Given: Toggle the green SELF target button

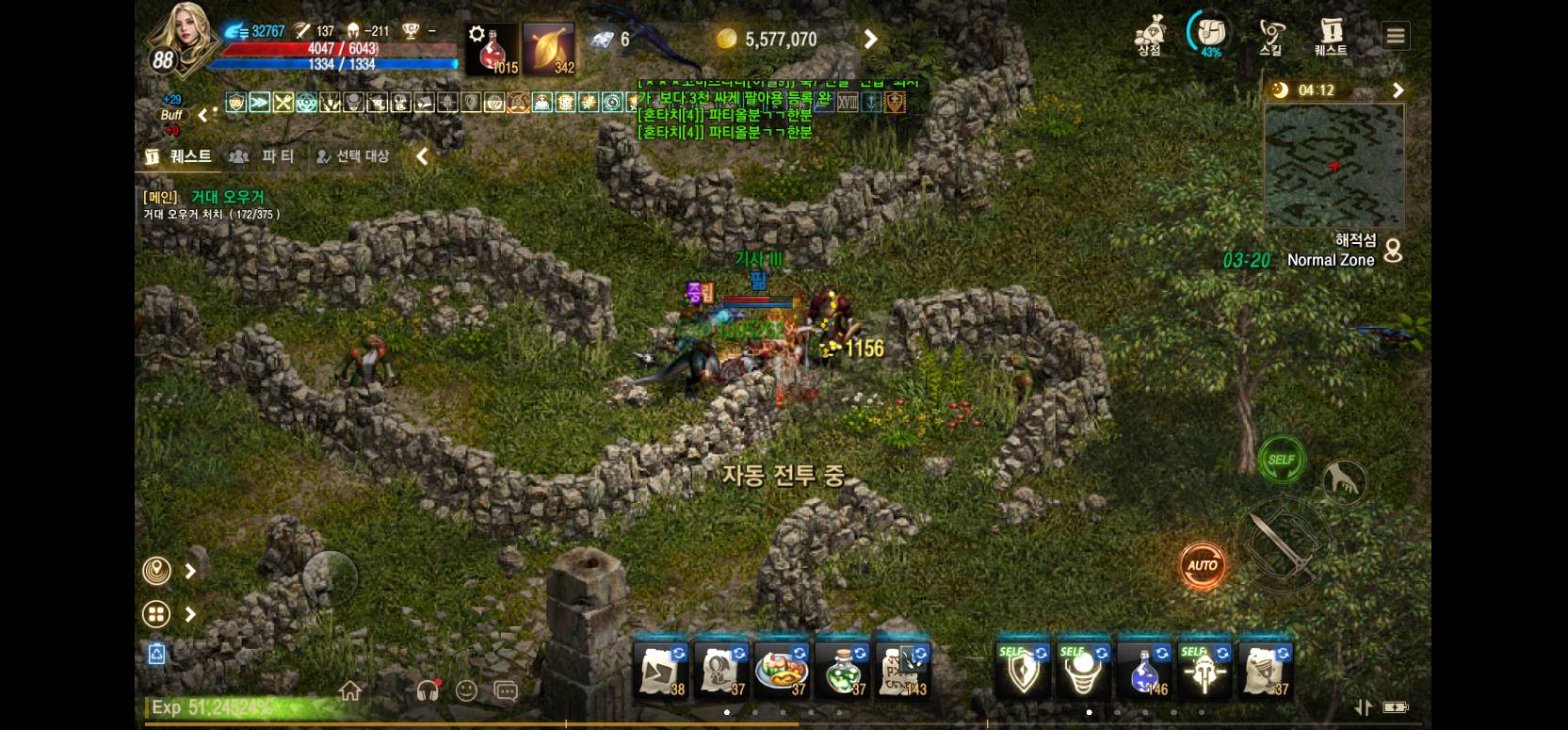Looking at the screenshot, I should point(1281,460).
